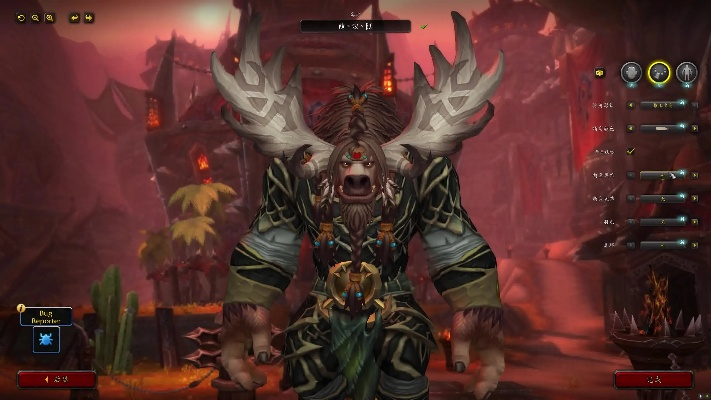Click the yellow chat bubble icon
This screenshot has height=400, width=711.
(x=600, y=72)
